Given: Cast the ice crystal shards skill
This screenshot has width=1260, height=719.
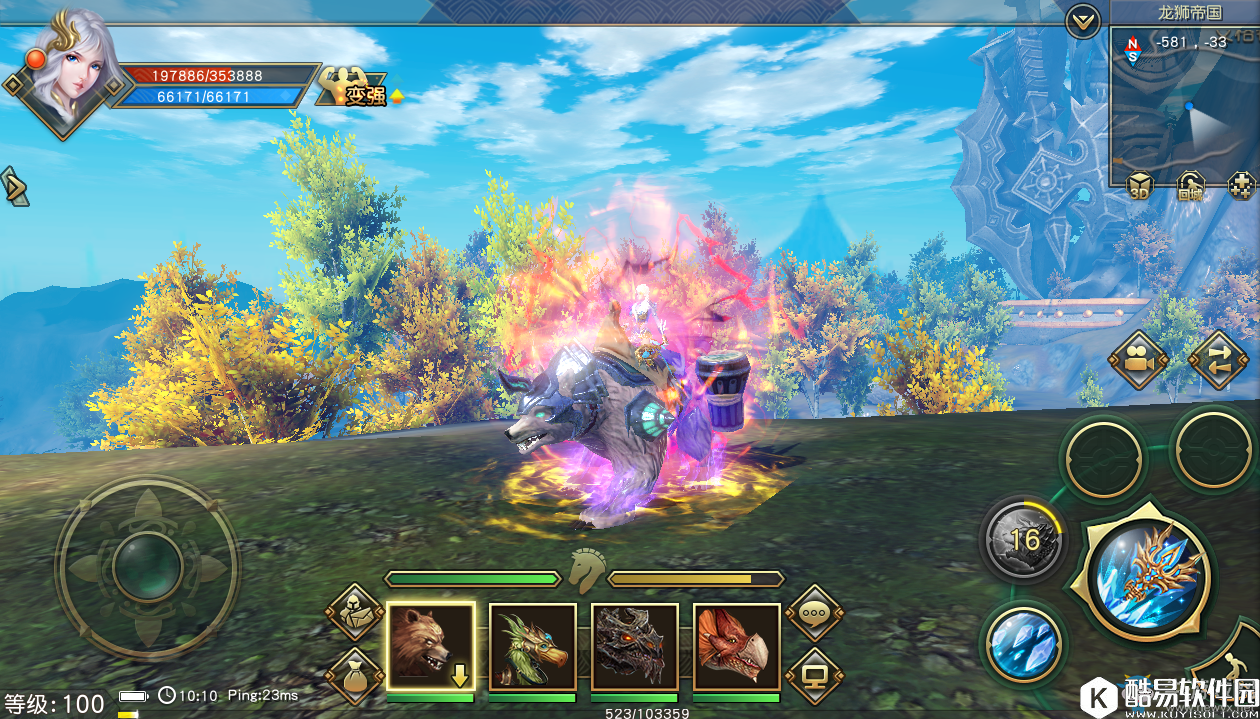Looking at the screenshot, I should pos(1023,639).
